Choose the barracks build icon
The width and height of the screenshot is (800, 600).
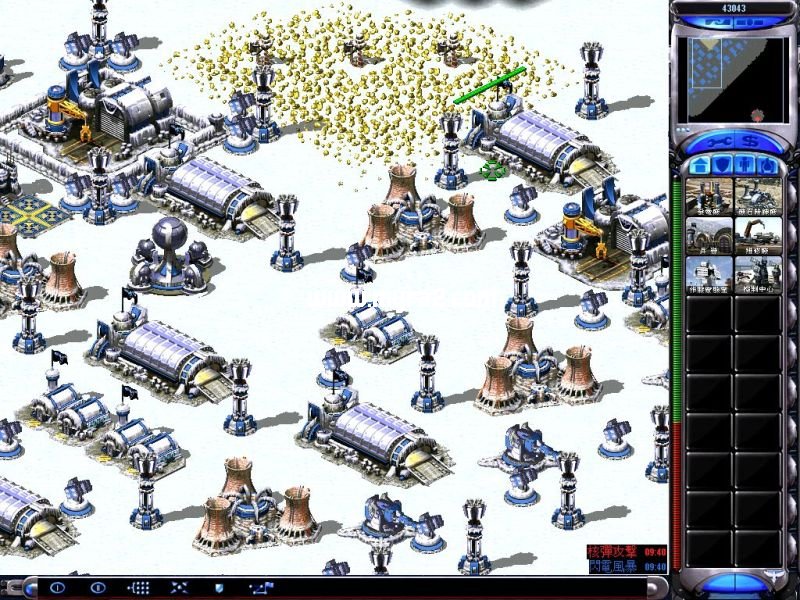pyautogui.click(x=709, y=235)
